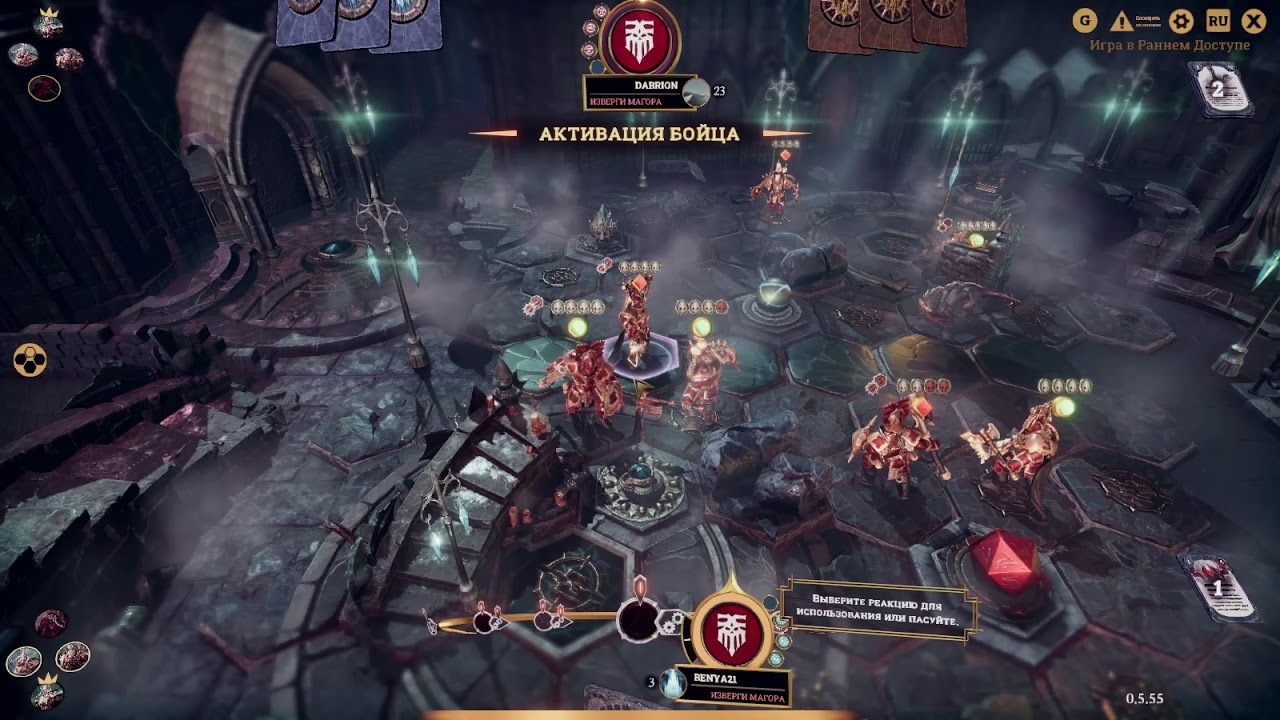
Task: Change language with the RU button
Action: tap(1218, 21)
